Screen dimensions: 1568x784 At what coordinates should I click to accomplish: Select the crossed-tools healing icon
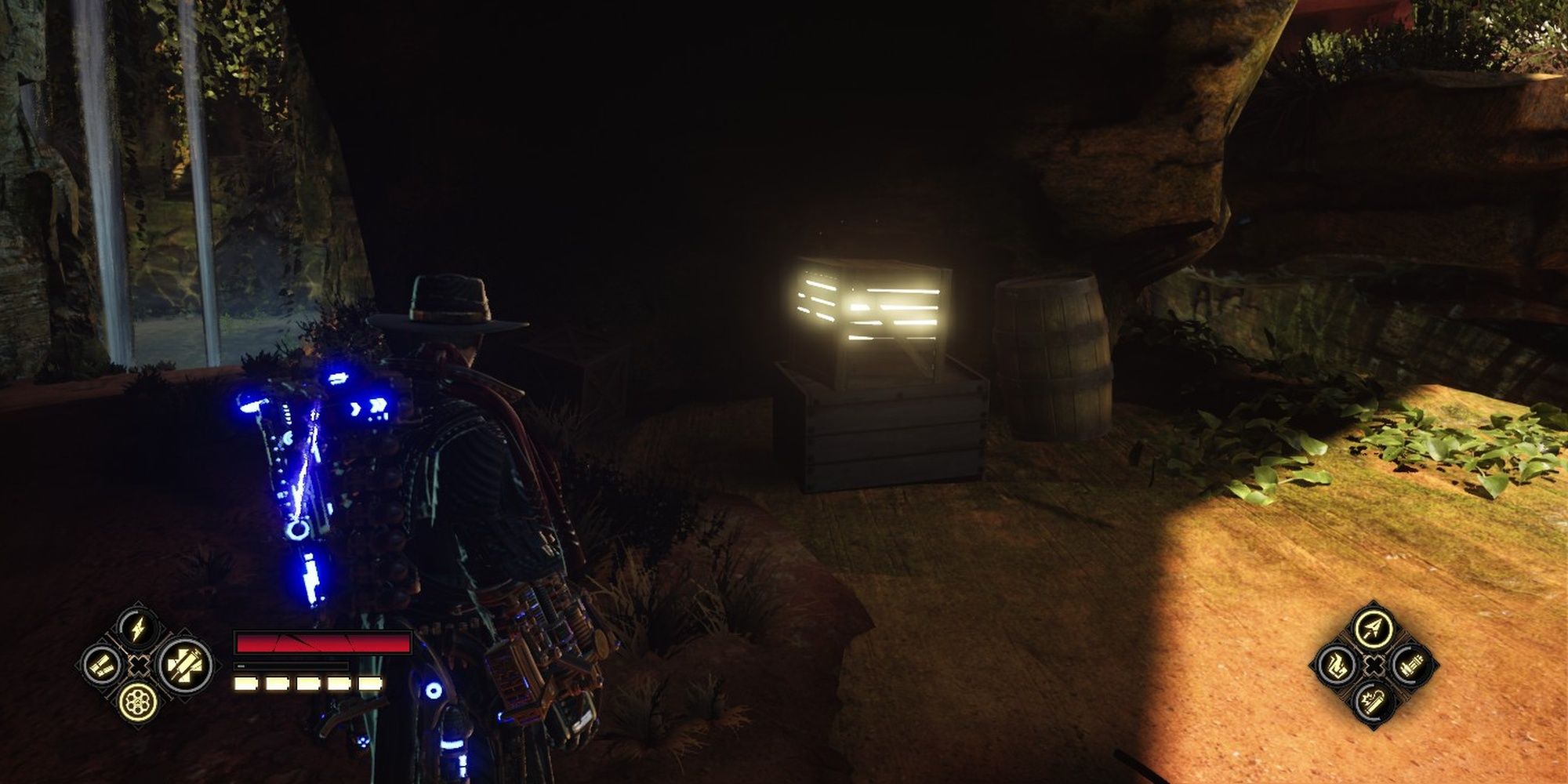187,666
